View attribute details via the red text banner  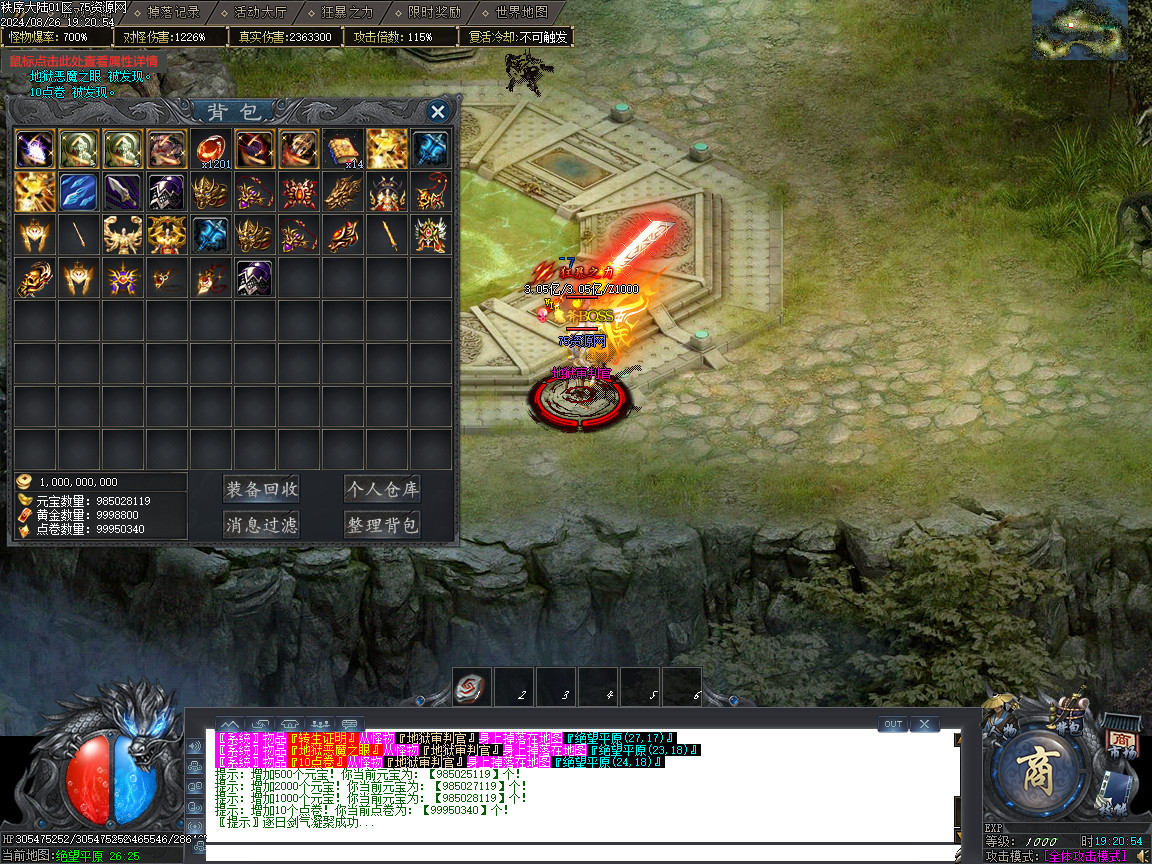(x=84, y=61)
